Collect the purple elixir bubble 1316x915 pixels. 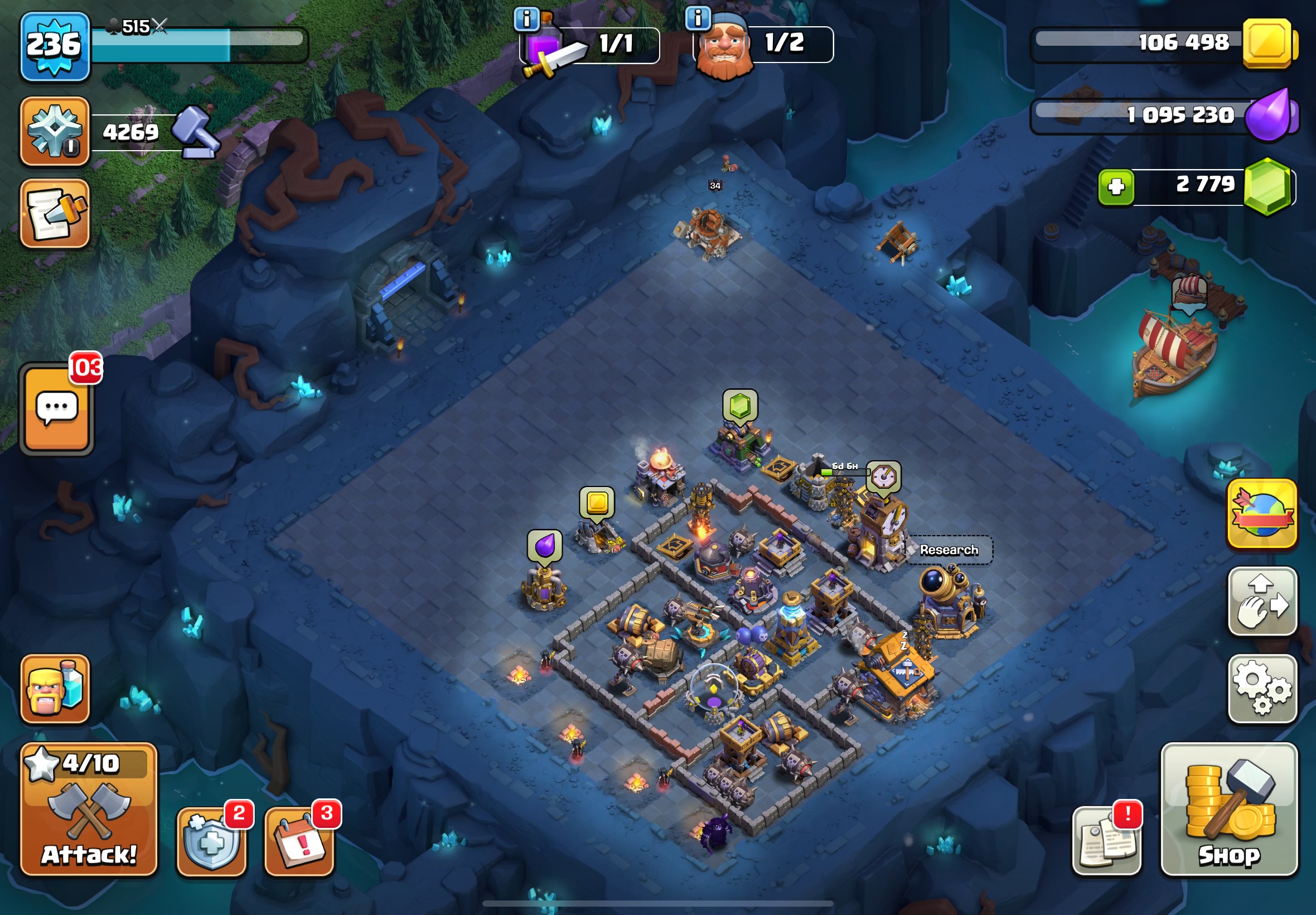click(544, 545)
